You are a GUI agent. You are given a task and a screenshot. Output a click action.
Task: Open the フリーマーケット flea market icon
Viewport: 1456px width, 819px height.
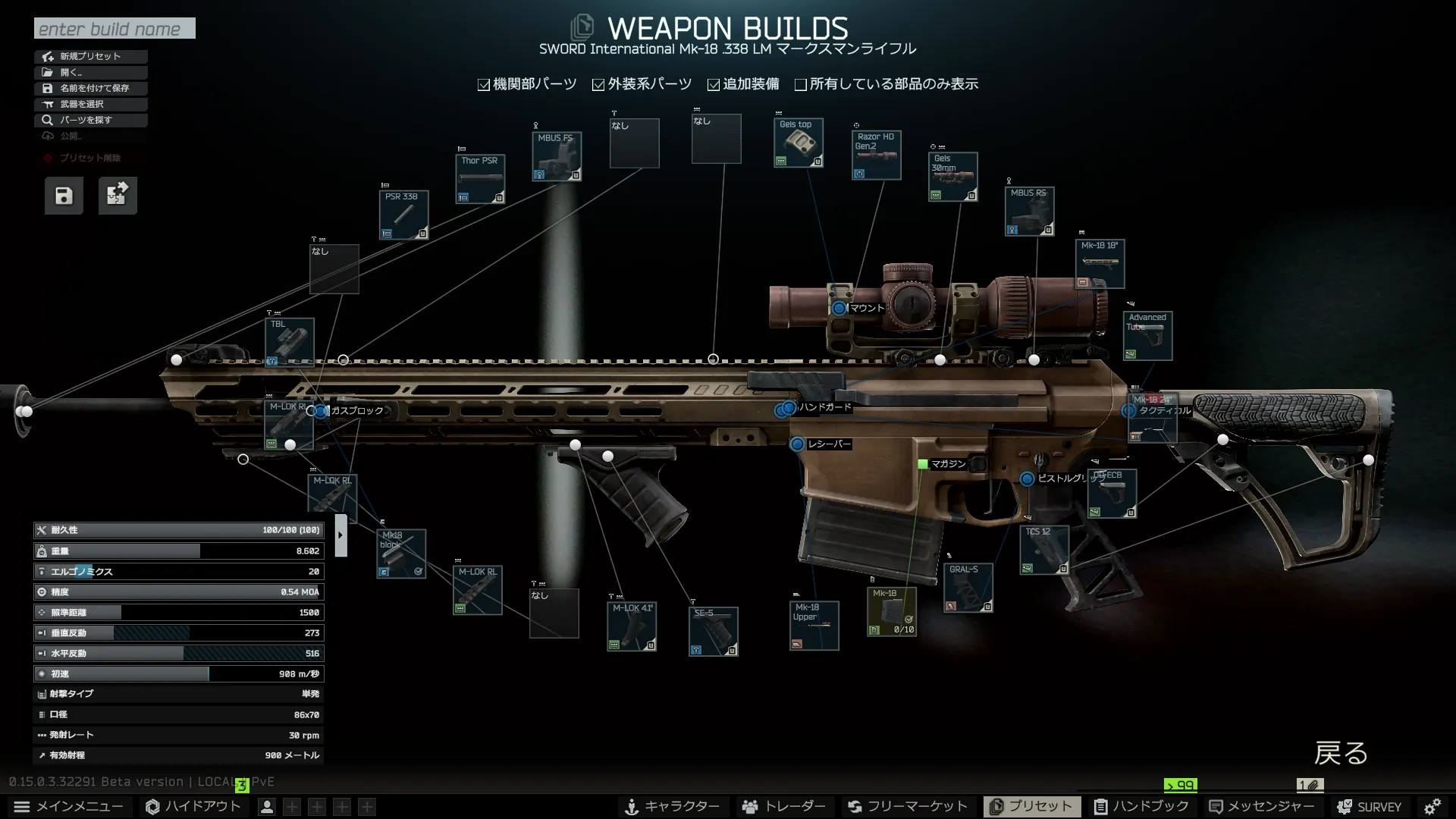click(x=855, y=806)
